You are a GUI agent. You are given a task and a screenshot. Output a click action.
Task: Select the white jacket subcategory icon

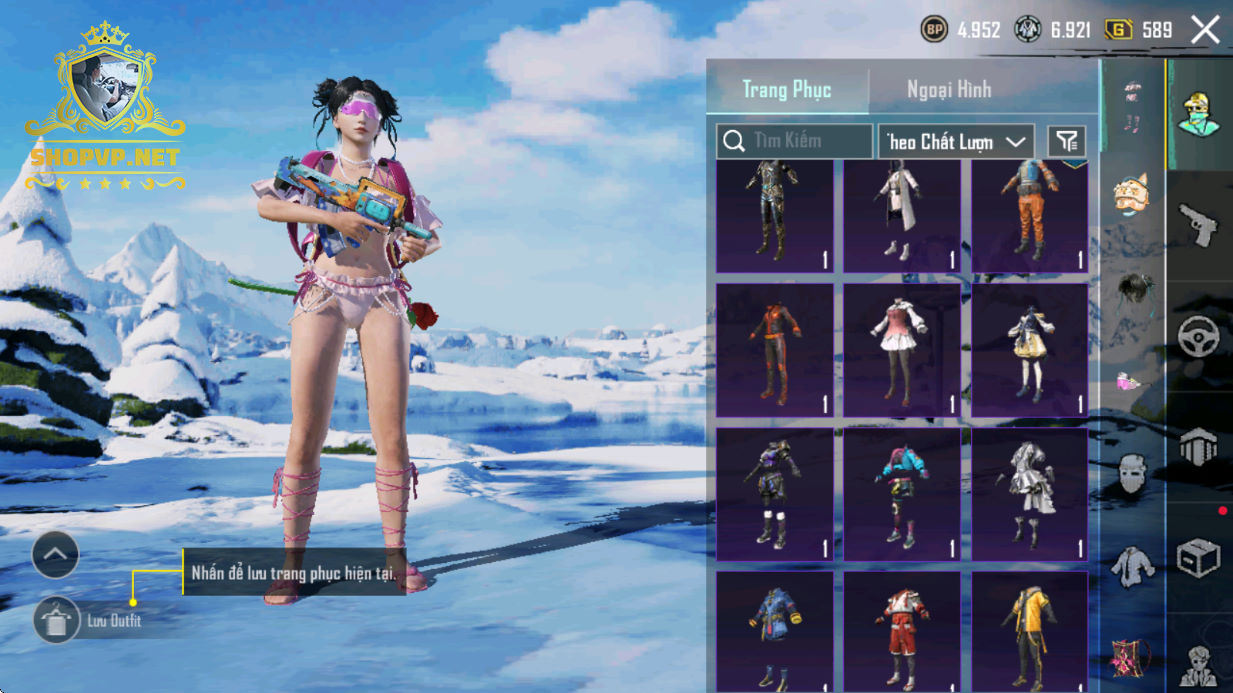tap(1131, 567)
